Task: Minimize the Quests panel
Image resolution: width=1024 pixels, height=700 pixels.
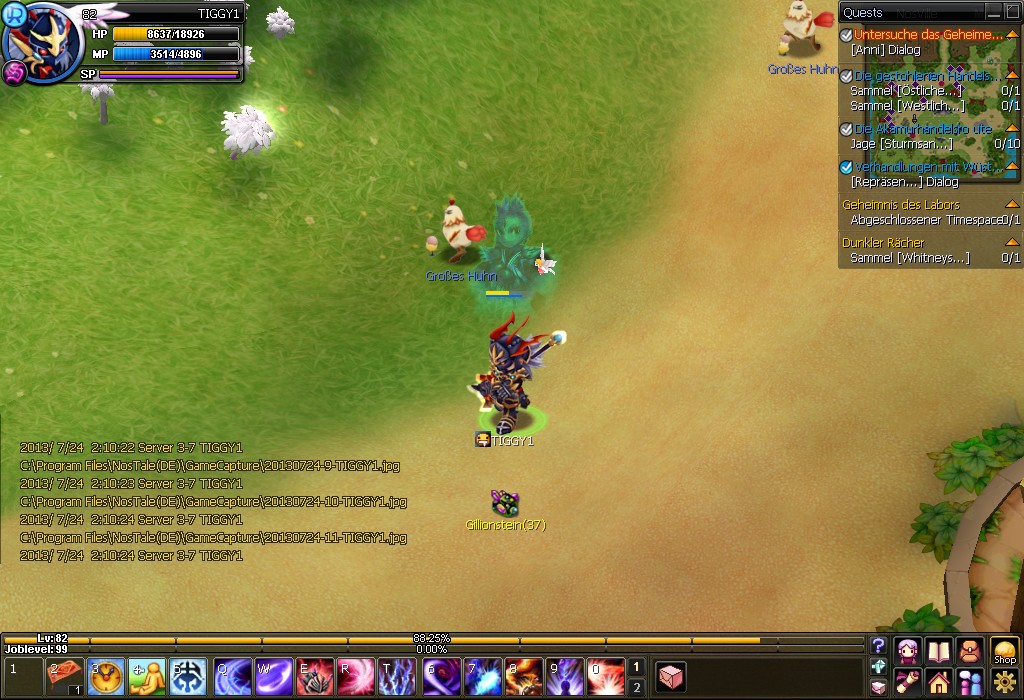Action: pos(993,12)
